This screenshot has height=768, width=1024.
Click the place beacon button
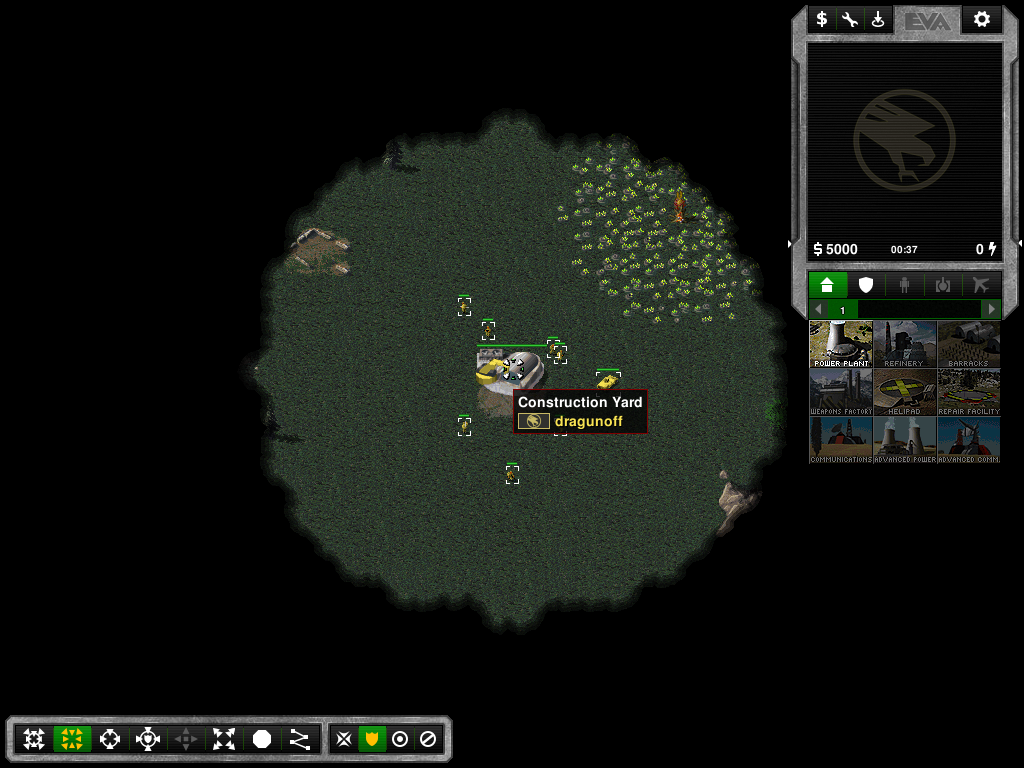coord(878,19)
